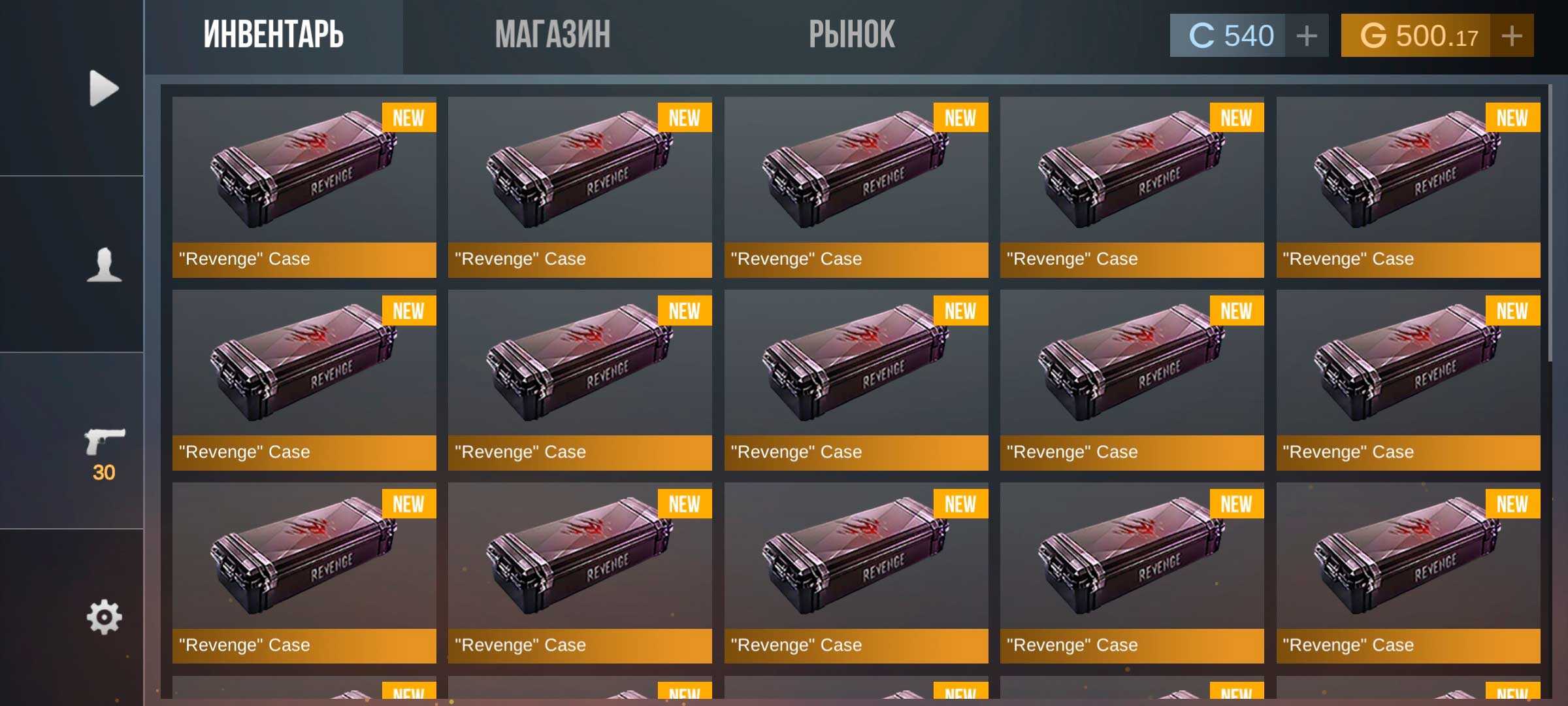Click the NEW badge on the first Revenge Case
Viewport: 1568px width, 706px height.
coord(408,118)
